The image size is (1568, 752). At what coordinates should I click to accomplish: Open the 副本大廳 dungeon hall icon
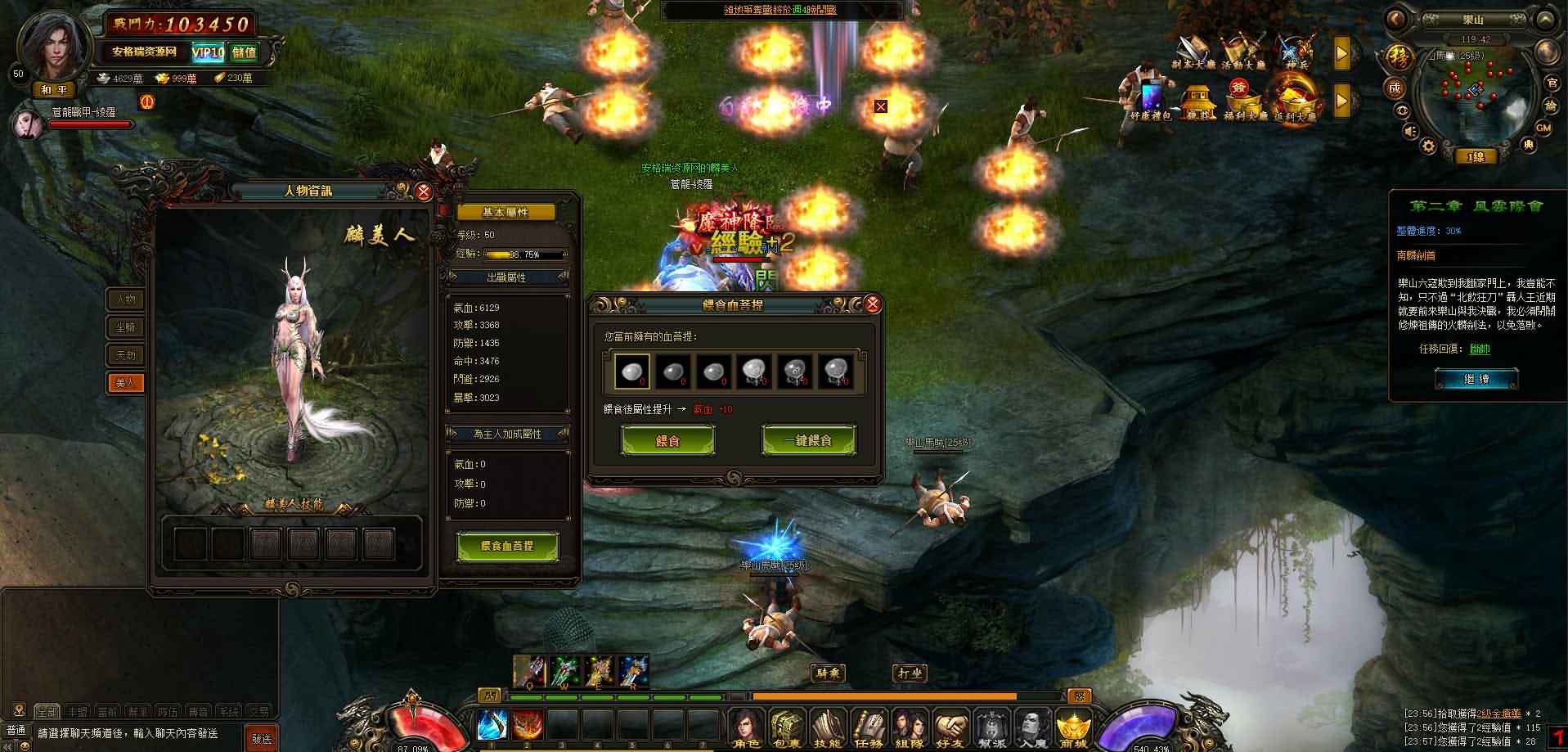point(1194,53)
